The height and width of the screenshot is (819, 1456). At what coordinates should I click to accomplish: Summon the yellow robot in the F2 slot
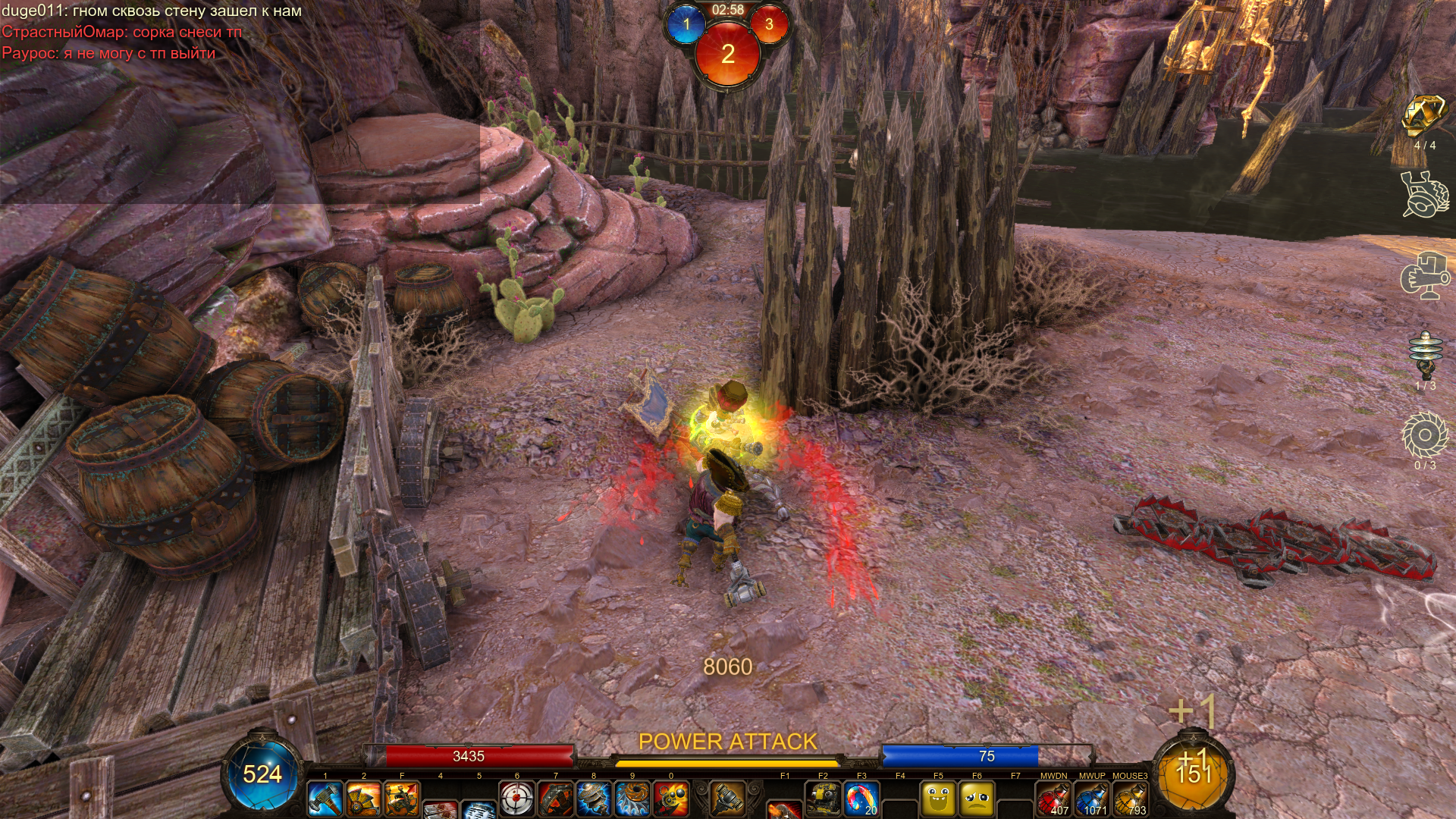[823, 799]
